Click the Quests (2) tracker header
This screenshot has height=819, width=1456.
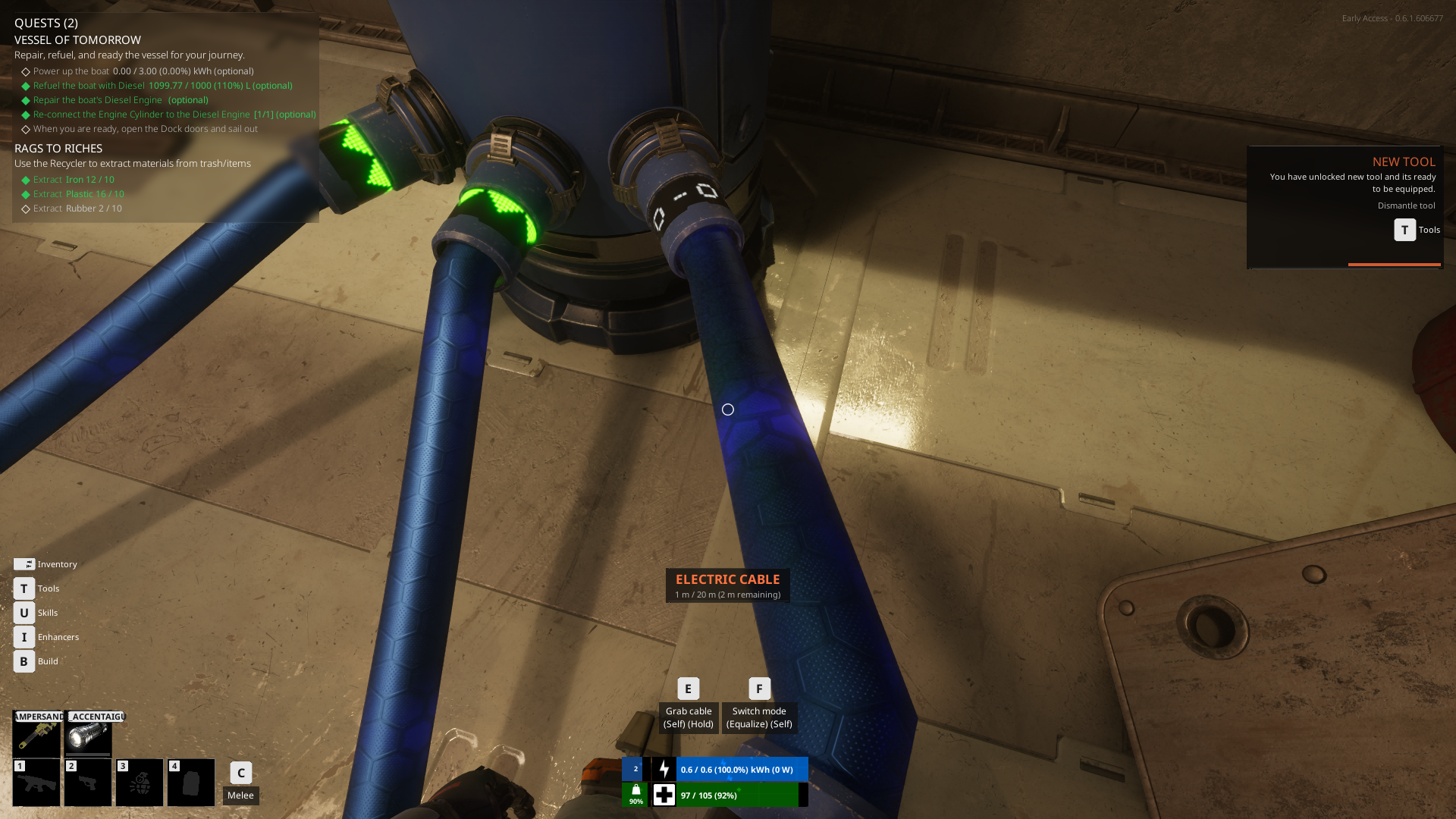click(46, 23)
